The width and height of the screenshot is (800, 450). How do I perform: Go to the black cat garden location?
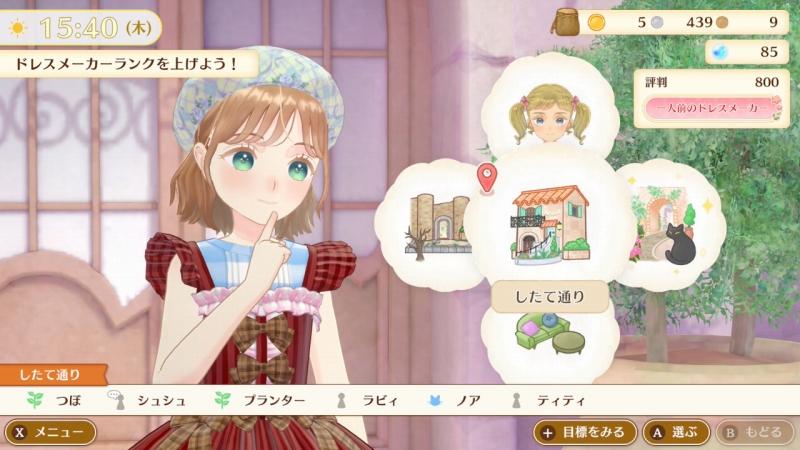(x=666, y=223)
